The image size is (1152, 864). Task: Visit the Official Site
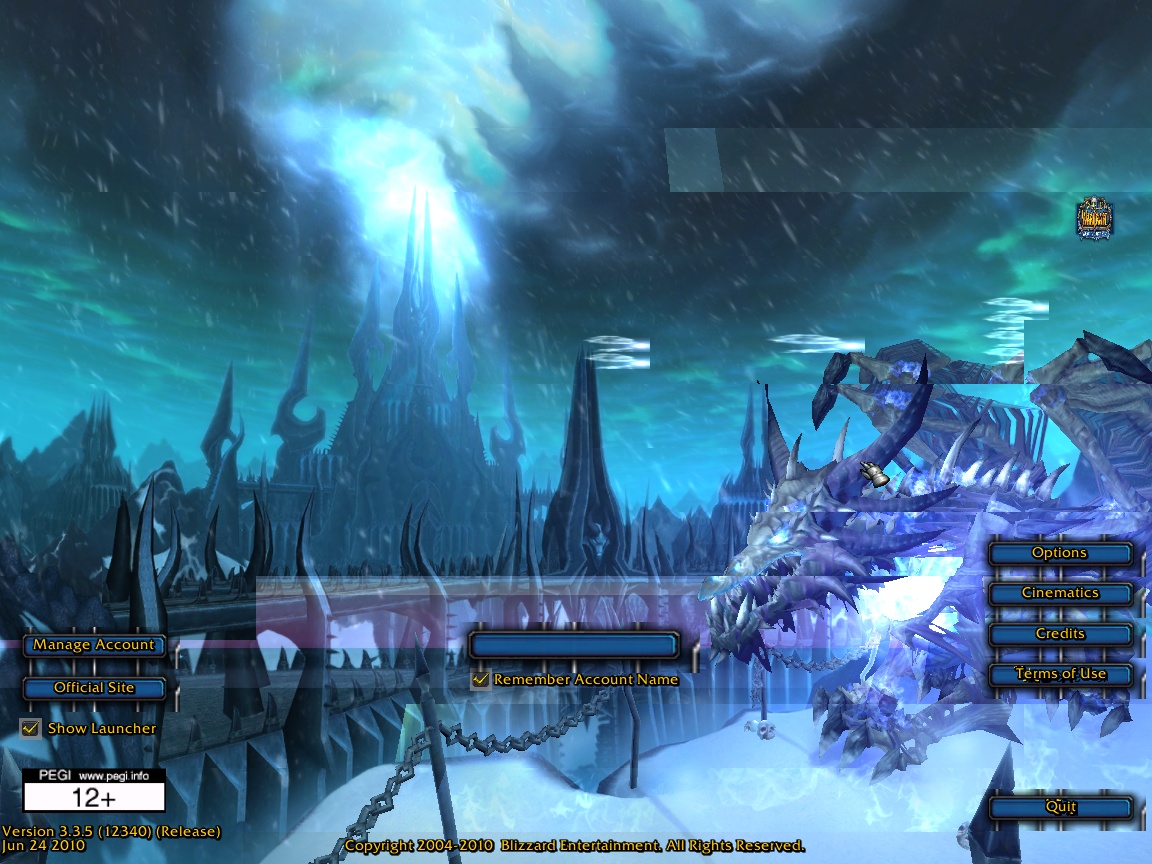(x=94, y=688)
